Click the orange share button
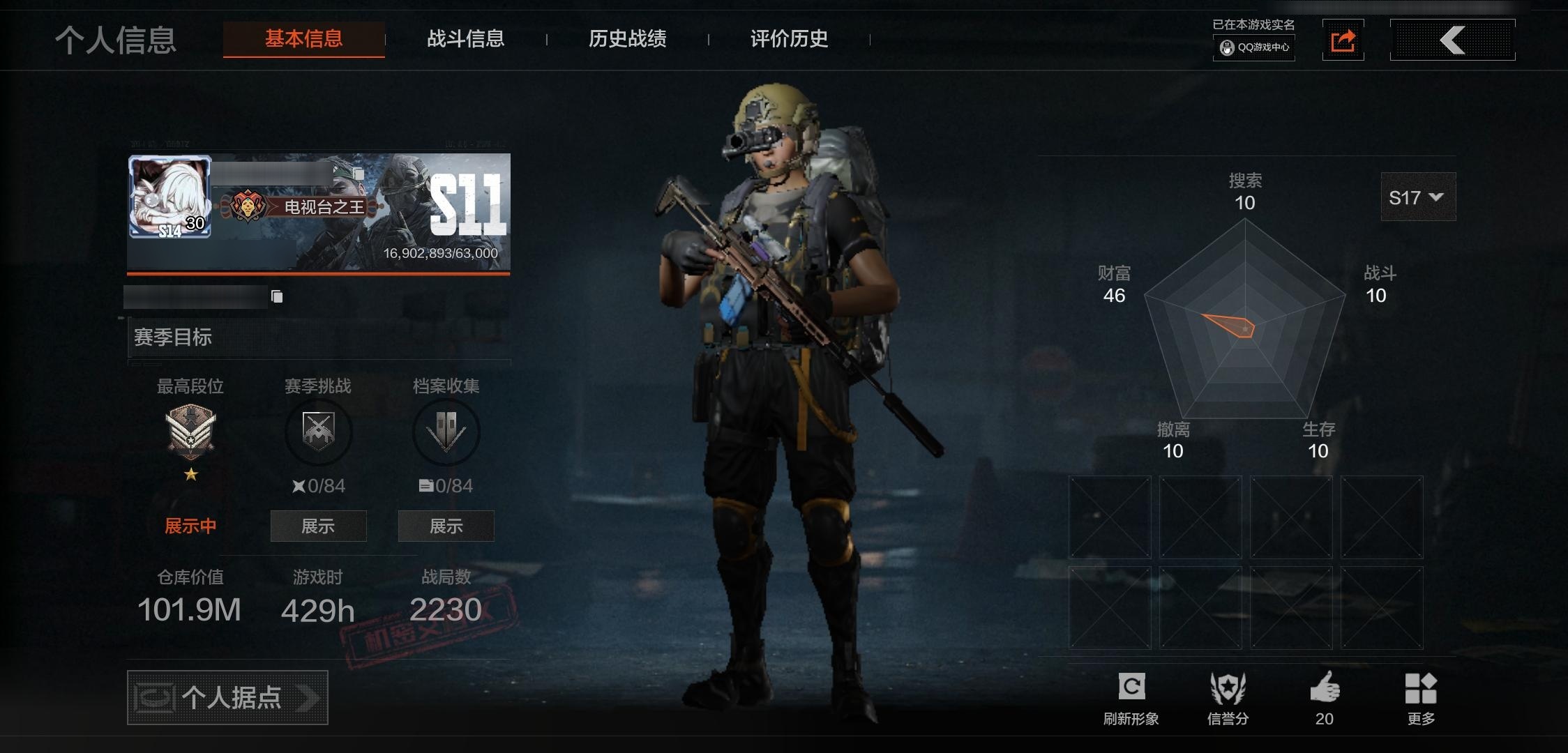1568x753 pixels. pyautogui.click(x=1343, y=40)
